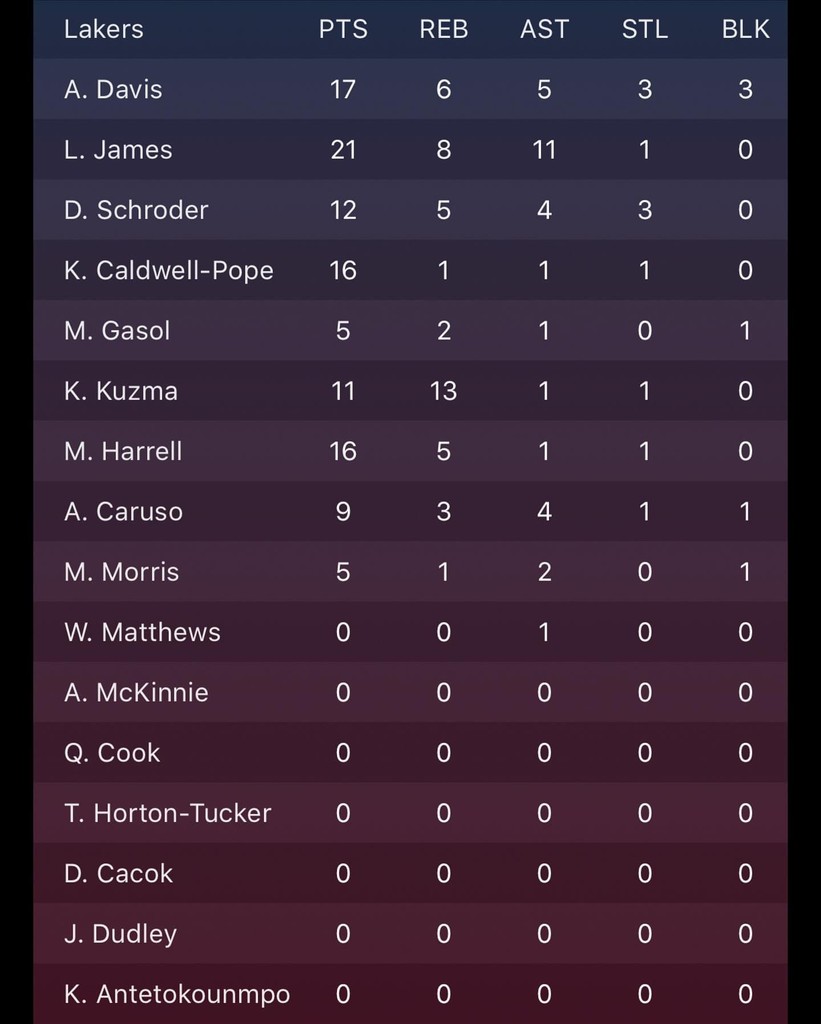Select K. Caldwell-Pope in the box score
Image resolution: width=821 pixels, height=1024 pixels.
pyautogui.click(x=168, y=270)
